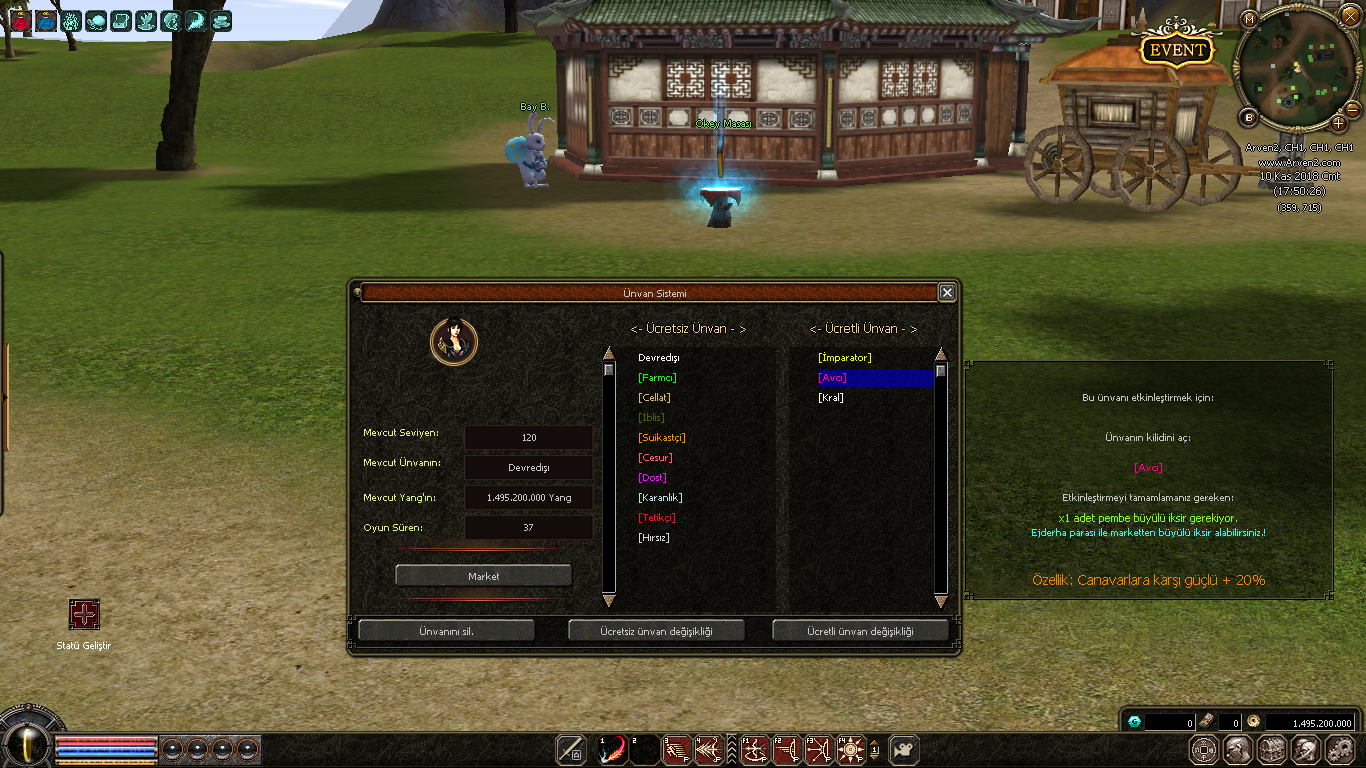
Task: Open the treasure chest inventory icon
Action: point(1272,749)
